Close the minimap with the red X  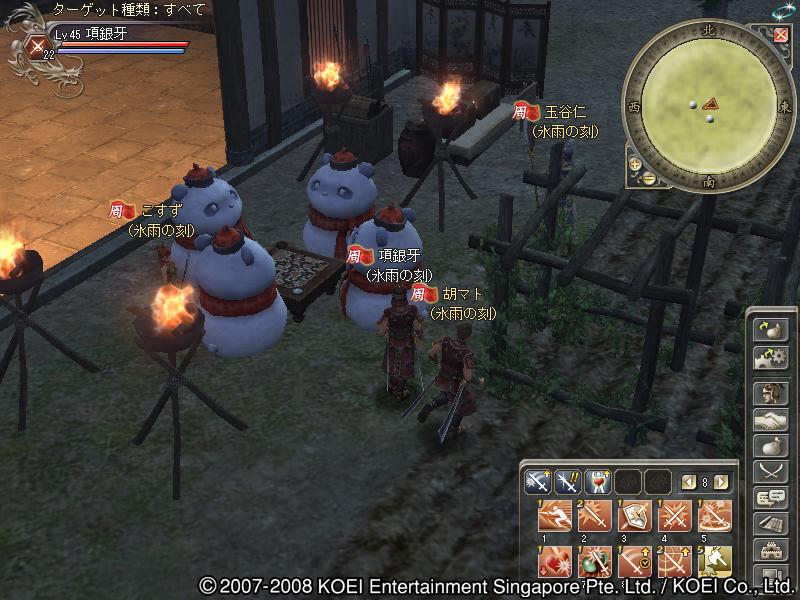780,35
